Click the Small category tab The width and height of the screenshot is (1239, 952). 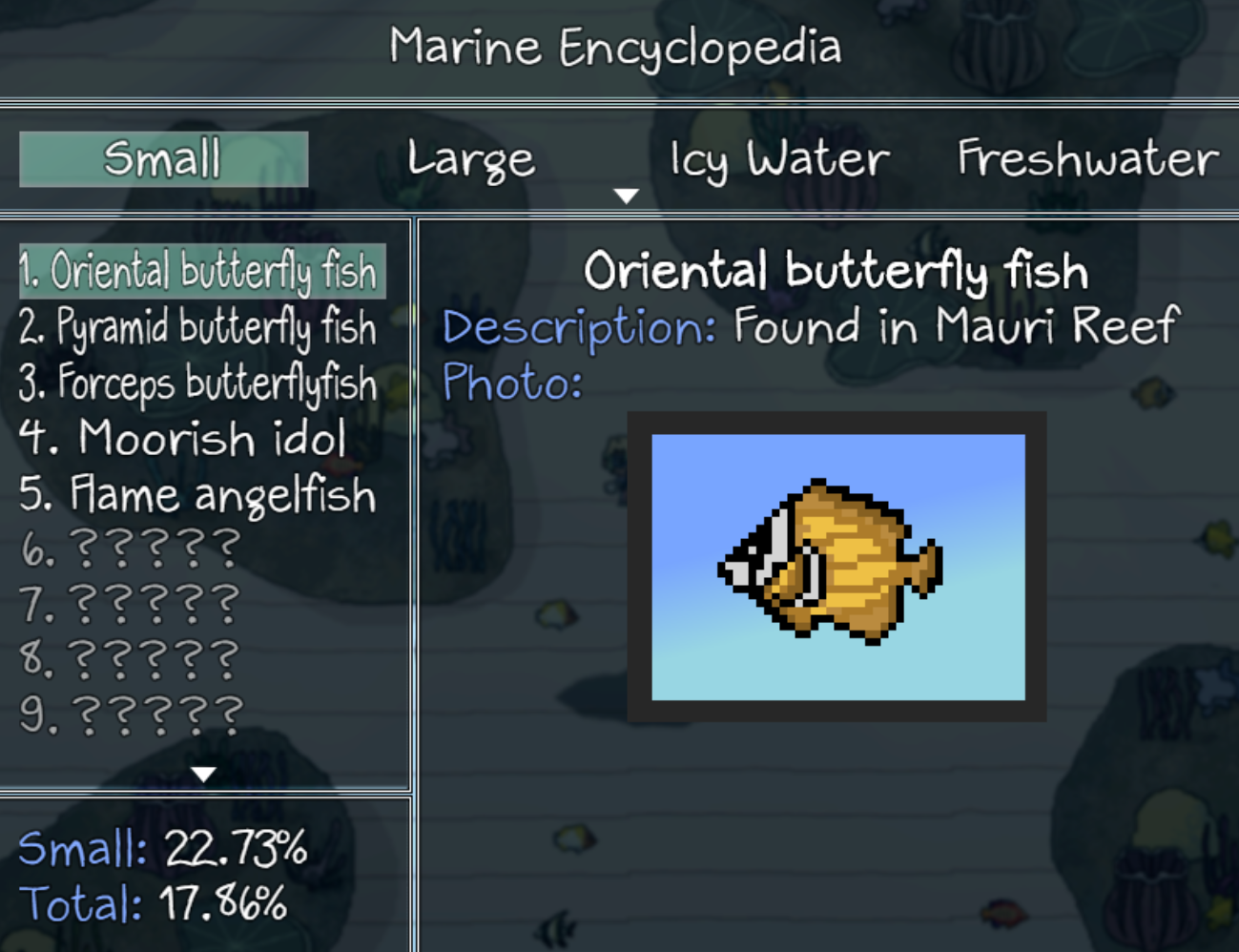point(163,159)
